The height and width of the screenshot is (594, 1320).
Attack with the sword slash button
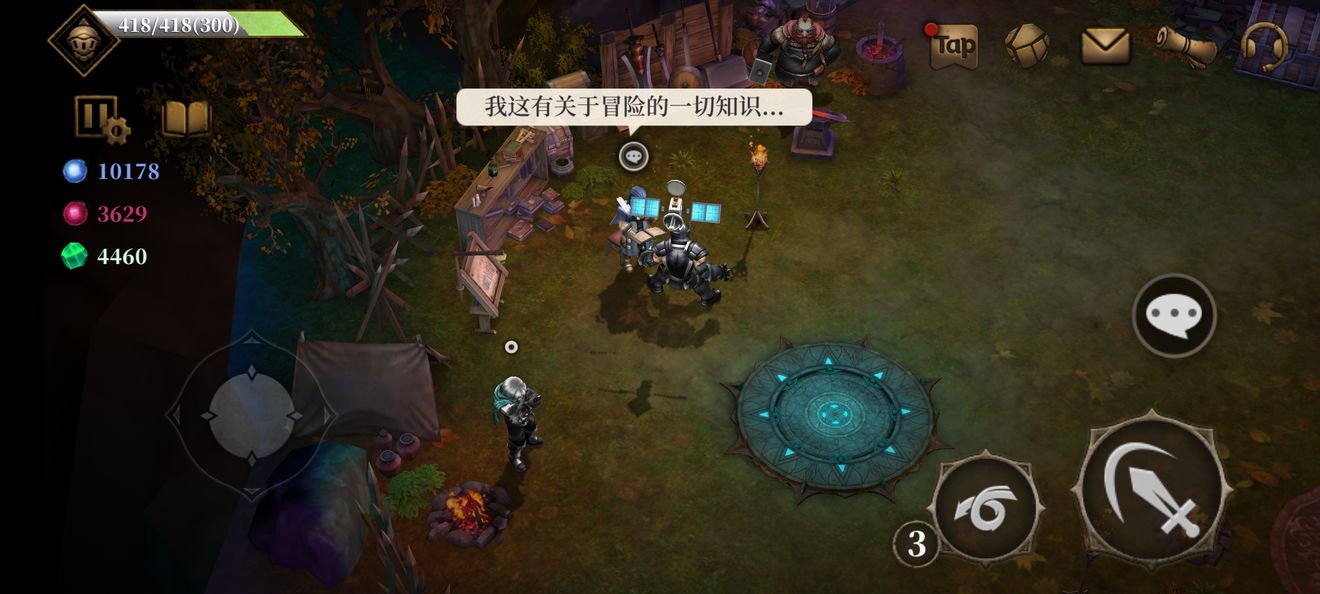tap(1152, 491)
